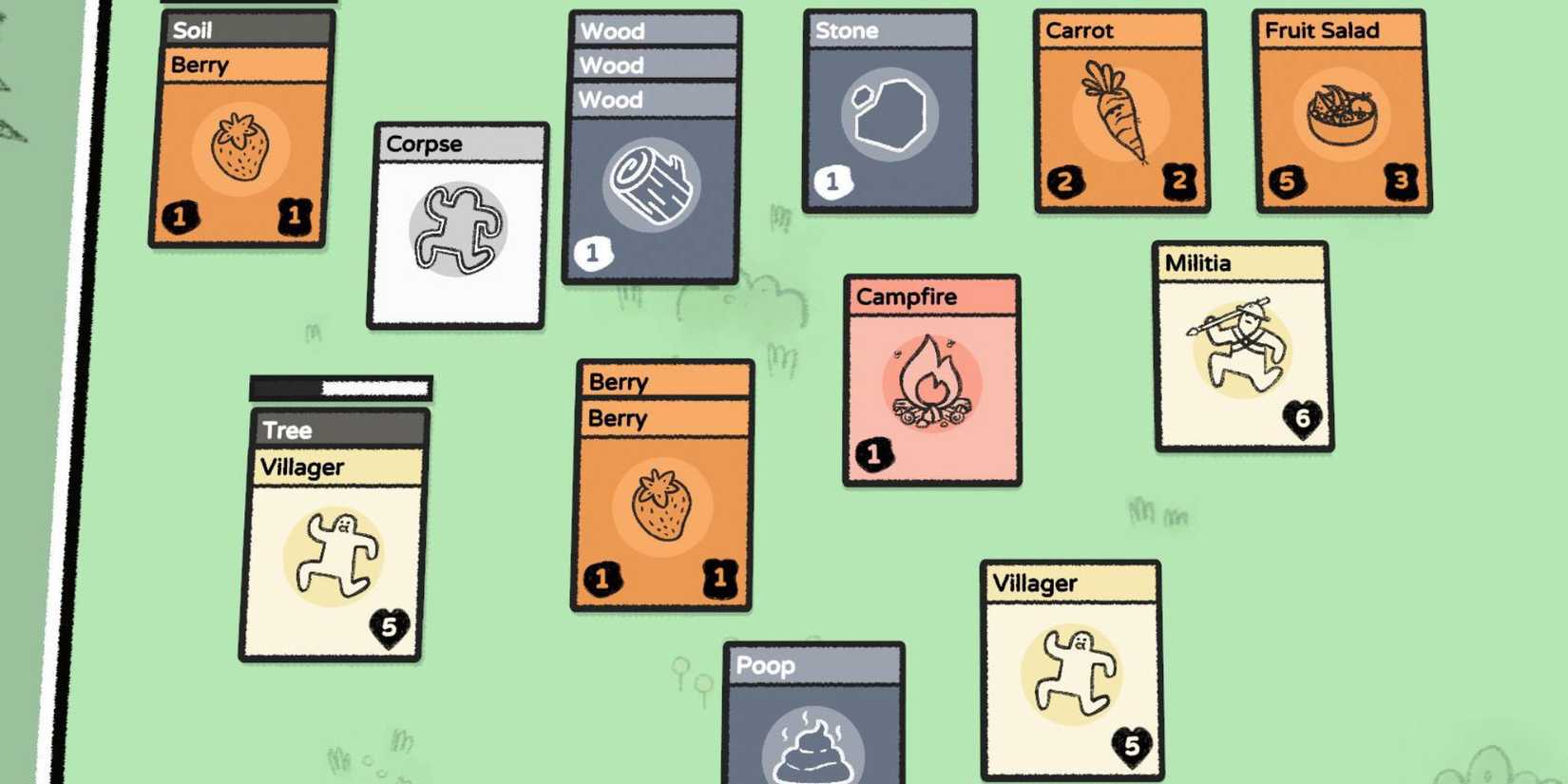This screenshot has height=784, width=1568.
Task: Click the progress bar above the Tree stack
Action: pyautogui.click(x=340, y=388)
